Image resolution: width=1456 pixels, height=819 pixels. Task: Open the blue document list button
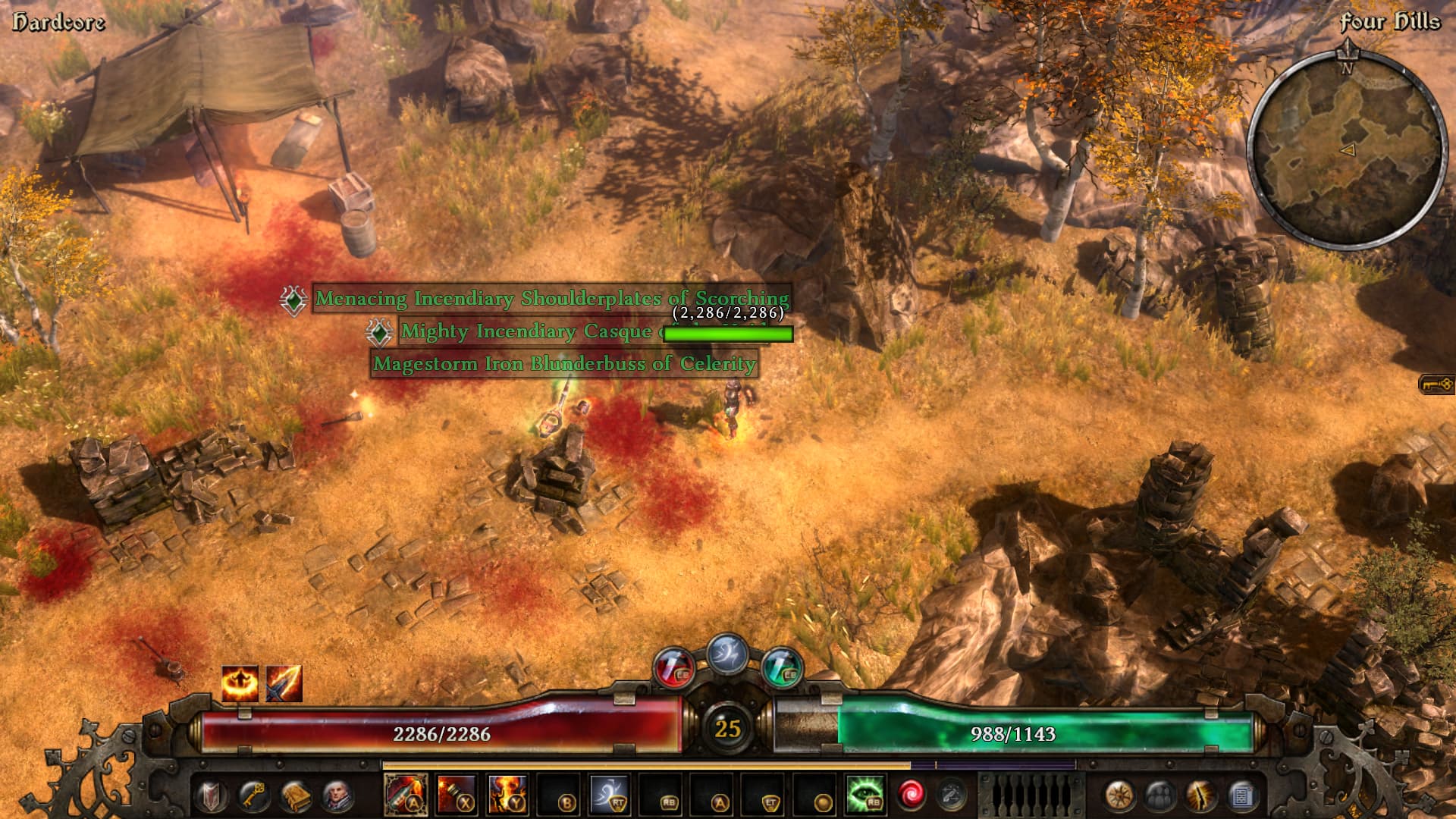coord(1241,795)
